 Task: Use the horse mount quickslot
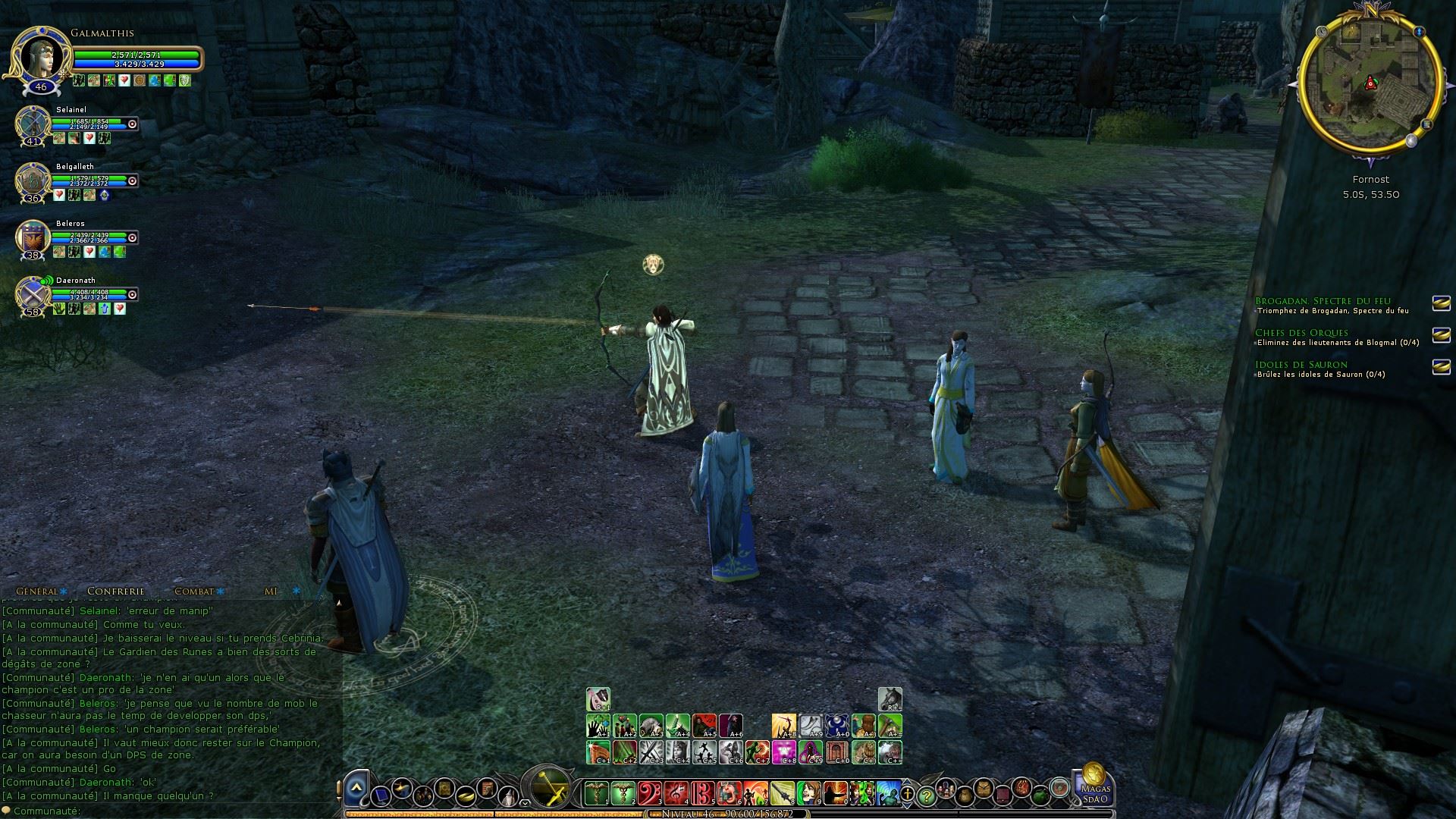(890, 699)
